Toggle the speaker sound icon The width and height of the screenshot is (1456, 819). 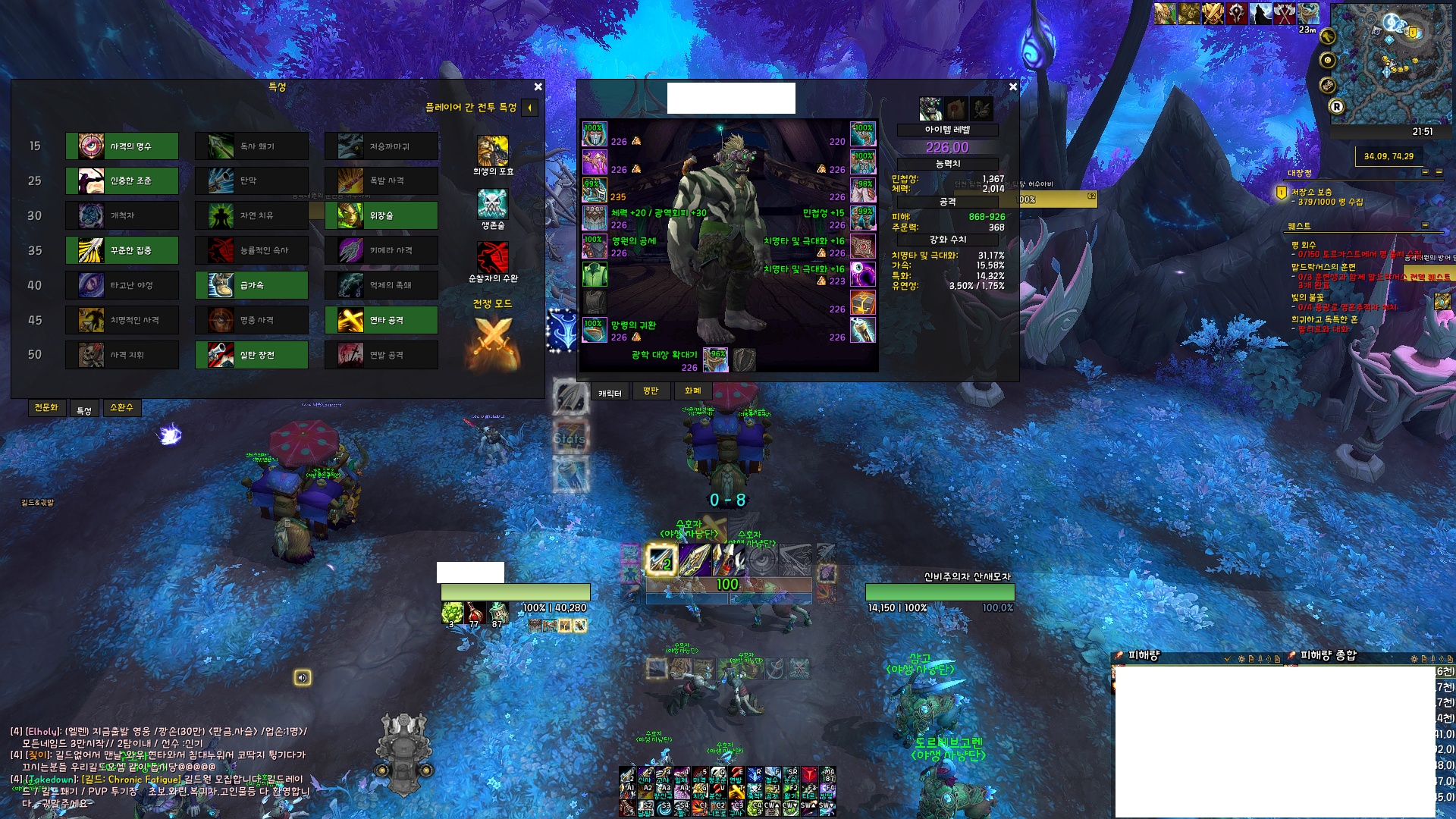pos(303,678)
